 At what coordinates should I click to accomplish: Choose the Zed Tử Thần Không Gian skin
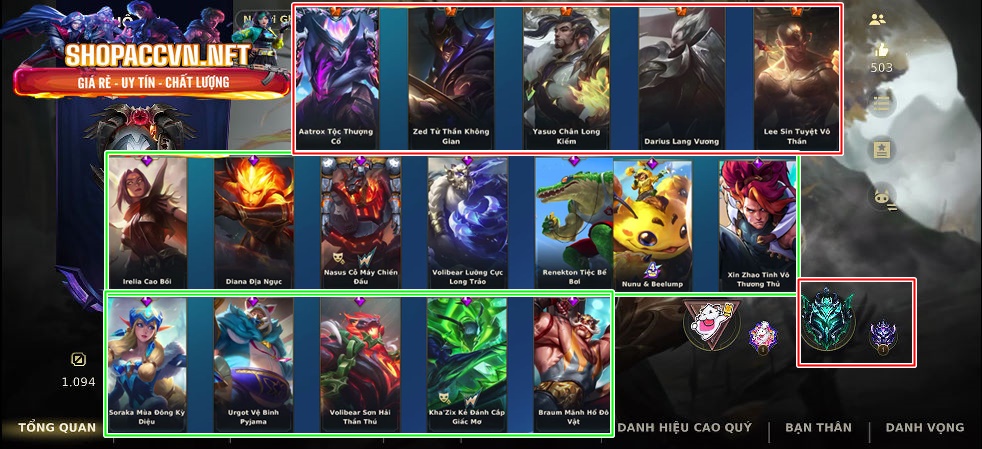[x=451, y=80]
